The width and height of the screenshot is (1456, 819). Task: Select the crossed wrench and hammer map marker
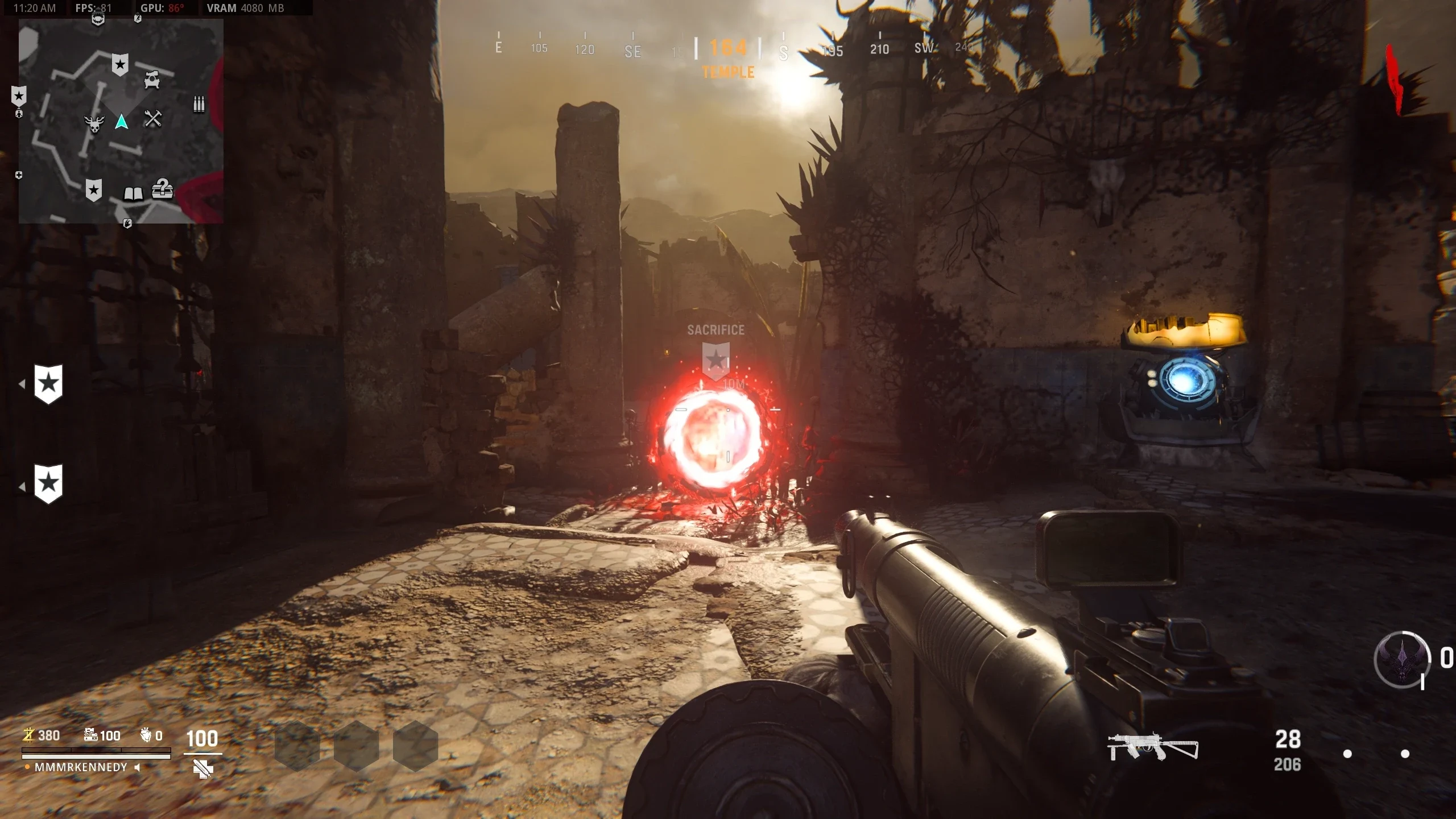(x=152, y=118)
